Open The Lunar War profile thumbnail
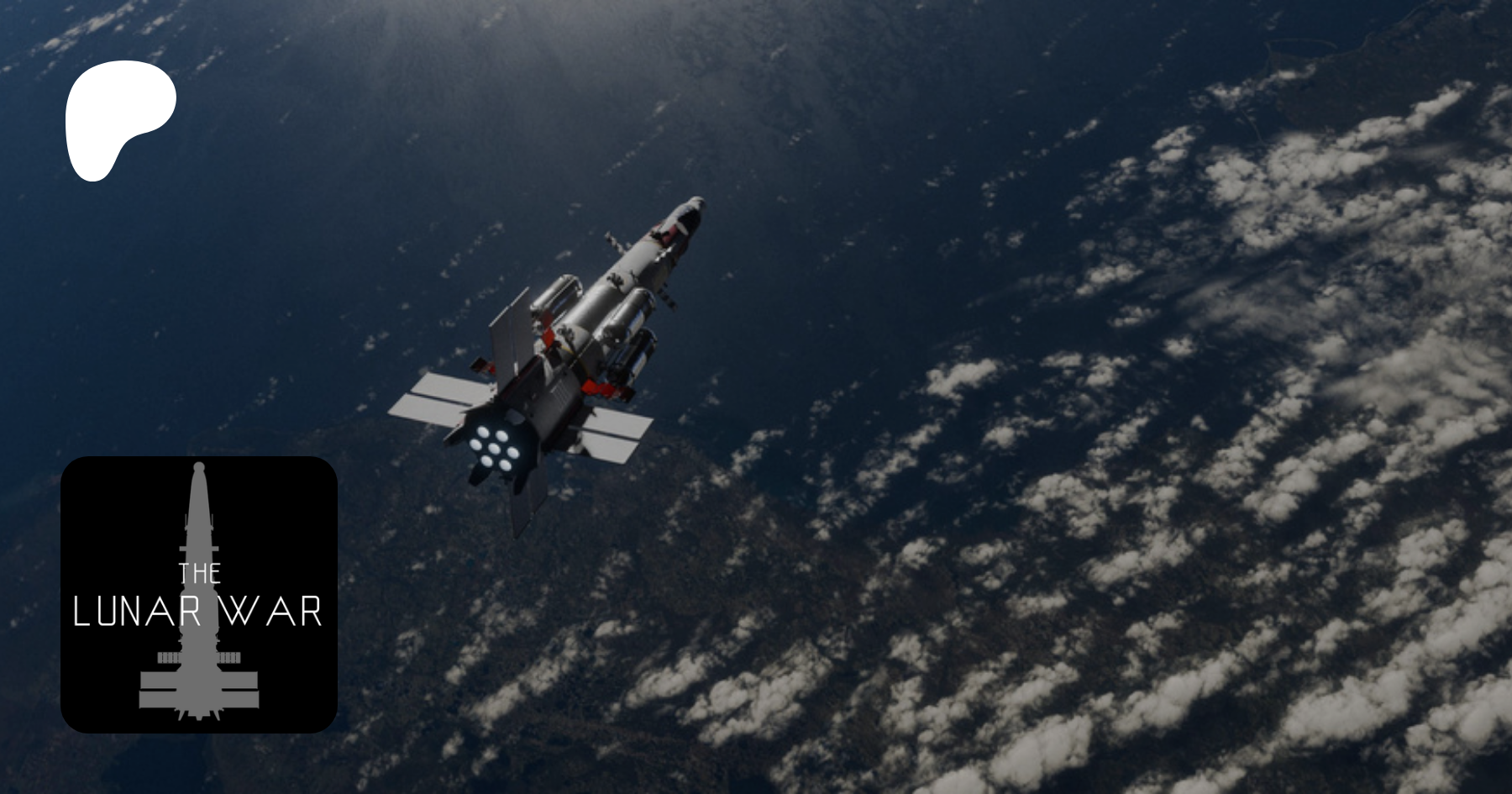Image resolution: width=1512 pixels, height=794 pixels. (x=199, y=594)
